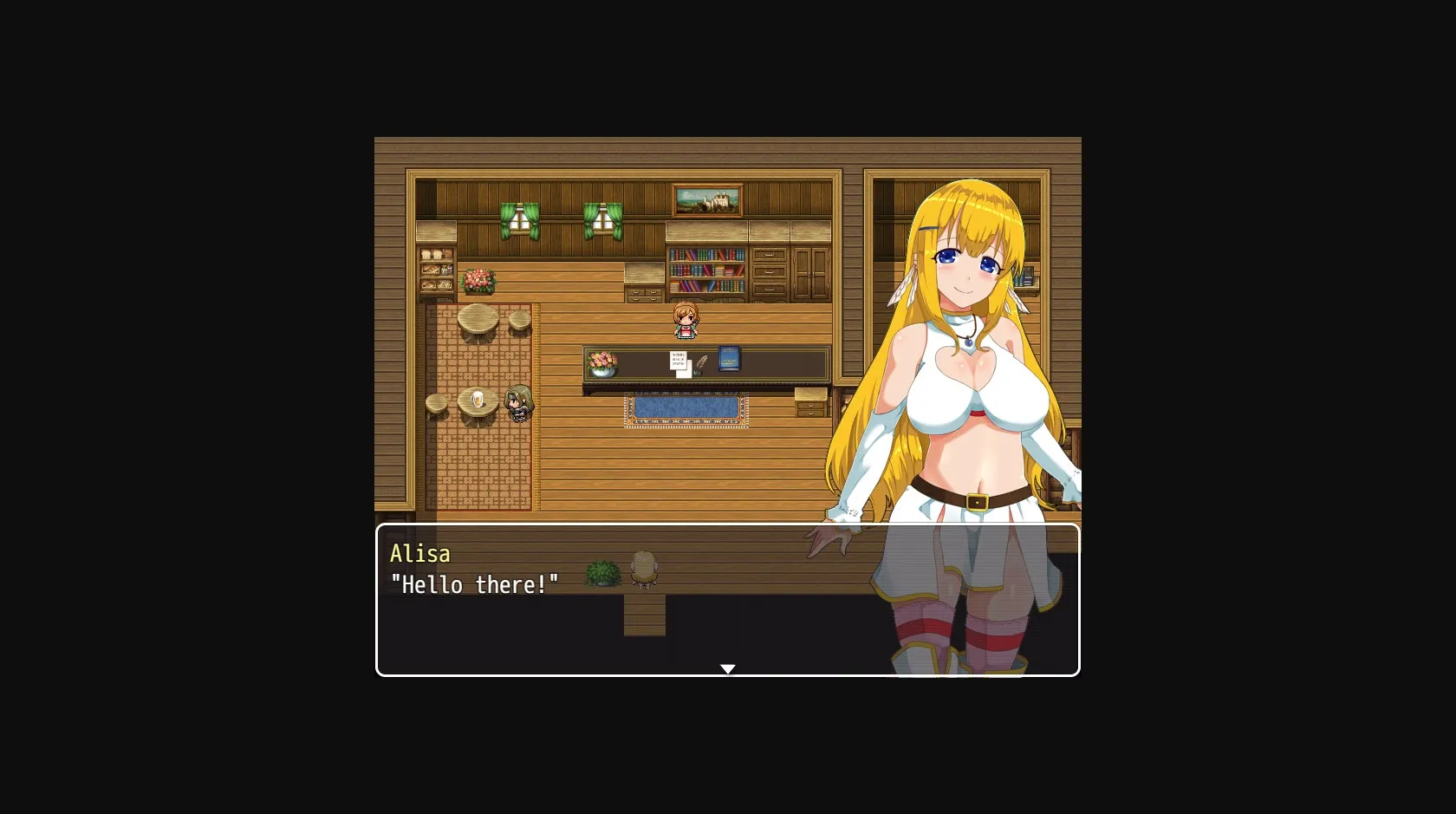Click the dialogue text Hello there!
1456x814 pixels.
pyautogui.click(x=476, y=585)
